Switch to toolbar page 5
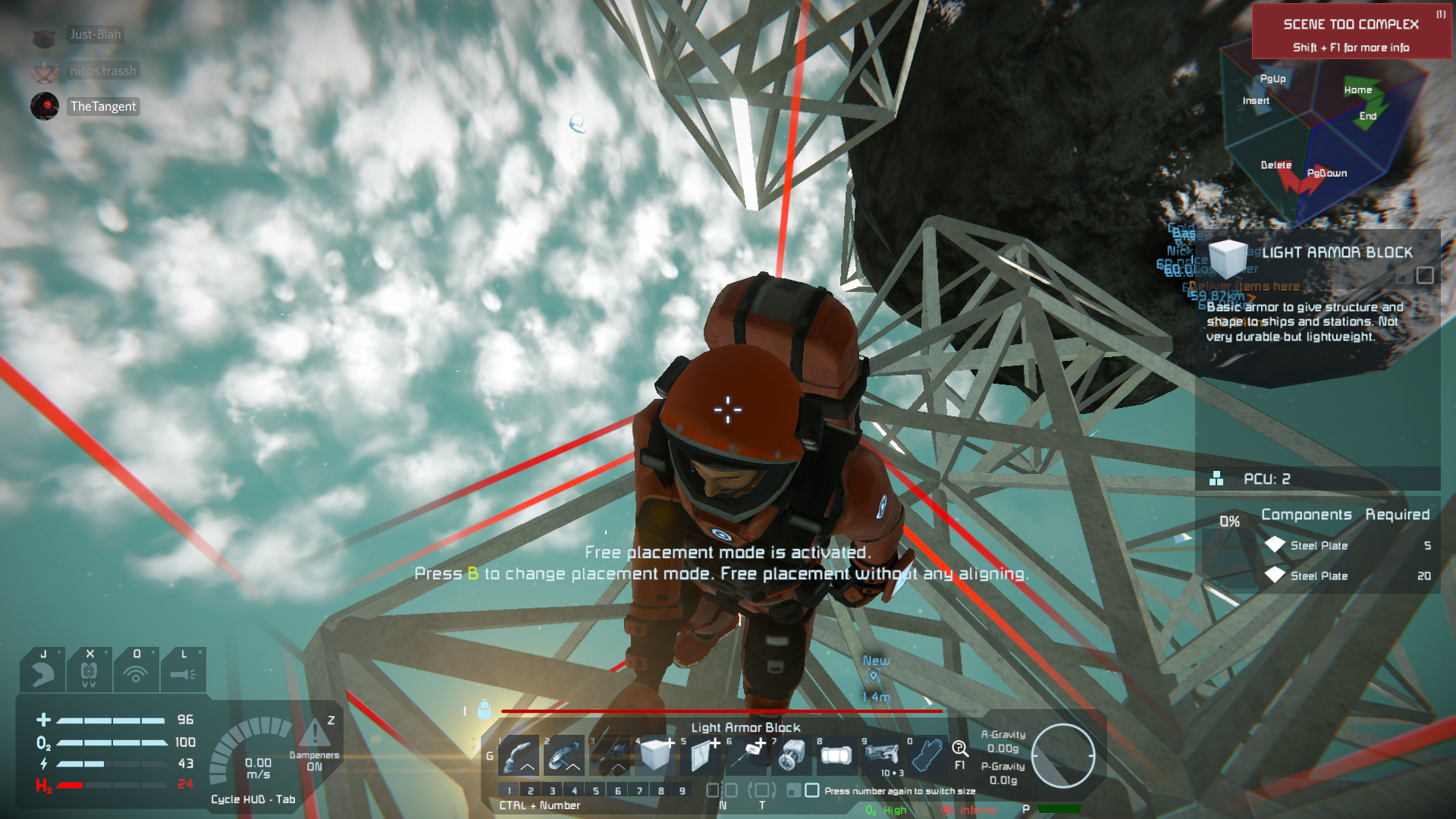This screenshot has width=1456, height=819. [596, 790]
